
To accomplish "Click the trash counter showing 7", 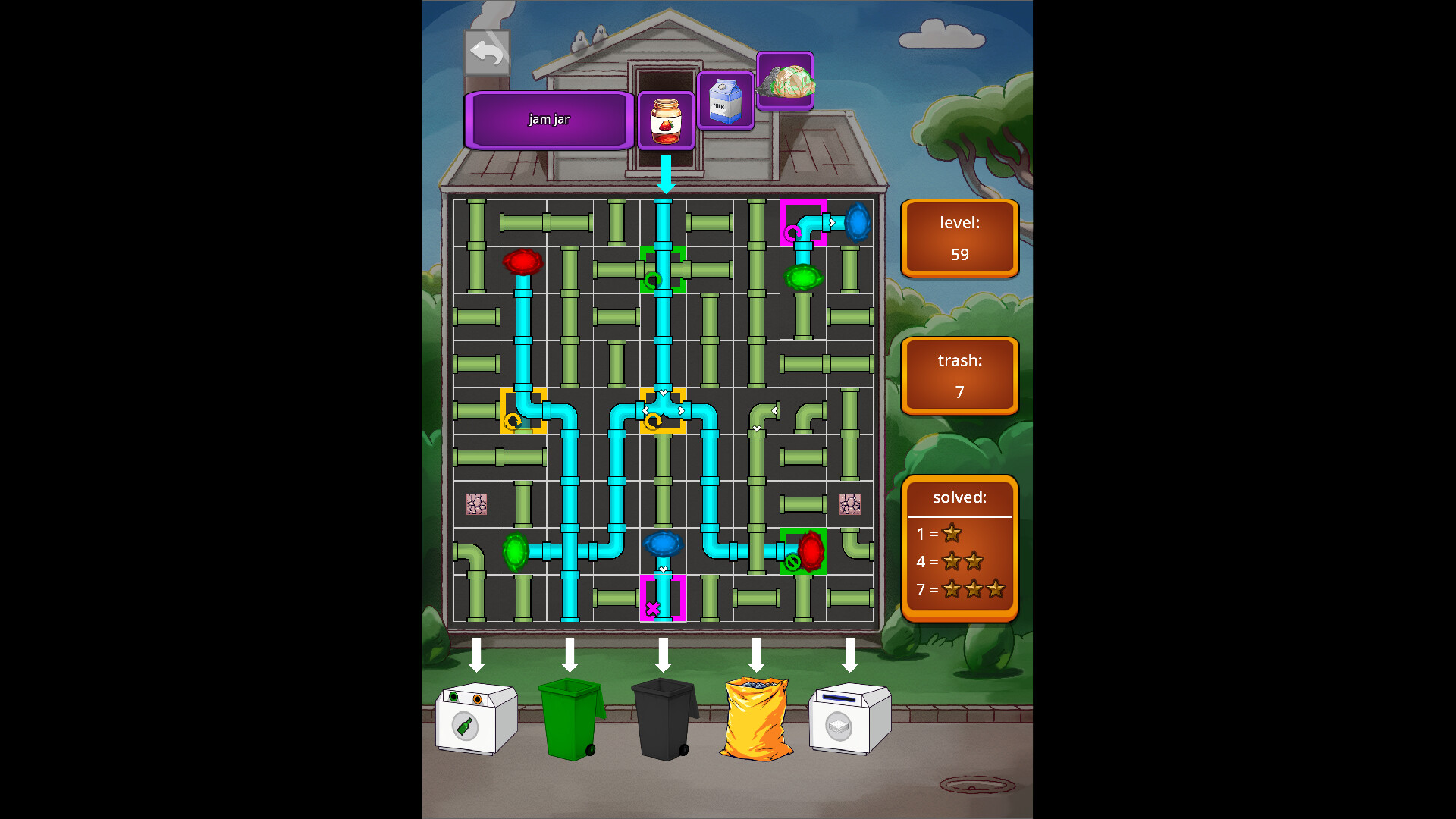I will pyautogui.click(x=960, y=375).
